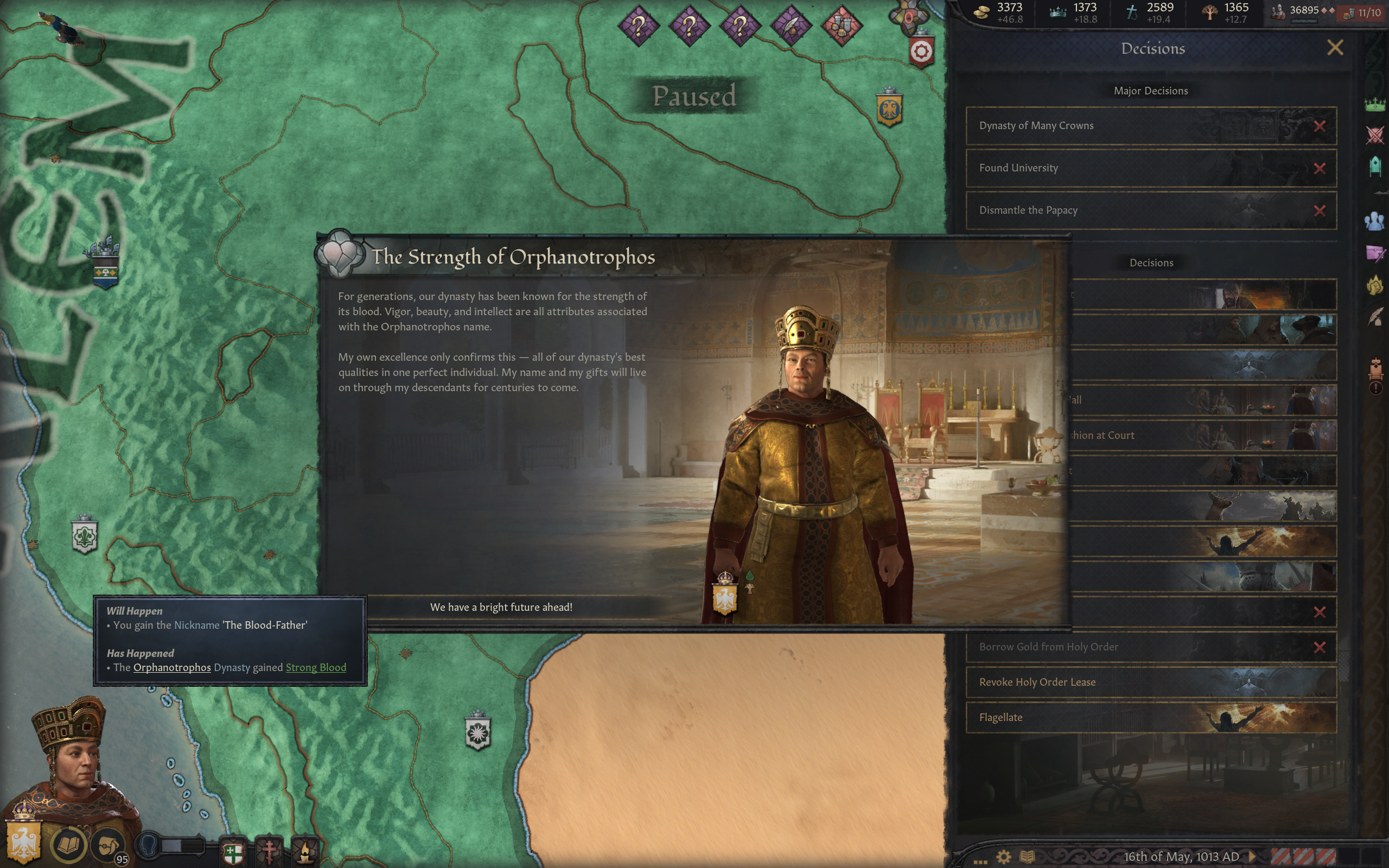The image size is (1389, 868).
Task: Click the Orphanotrophos dynasty link in tooltip
Action: tap(171, 668)
